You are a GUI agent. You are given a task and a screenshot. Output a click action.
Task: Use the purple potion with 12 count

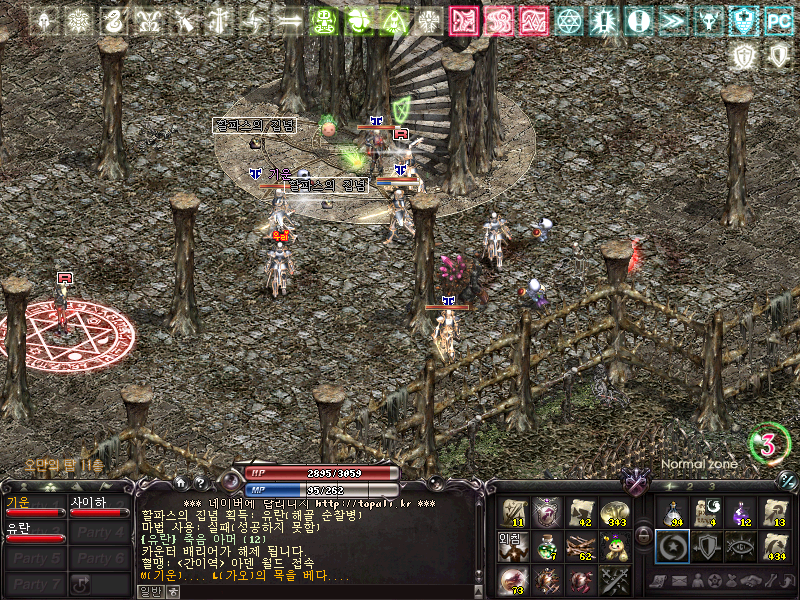tap(741, 512)
